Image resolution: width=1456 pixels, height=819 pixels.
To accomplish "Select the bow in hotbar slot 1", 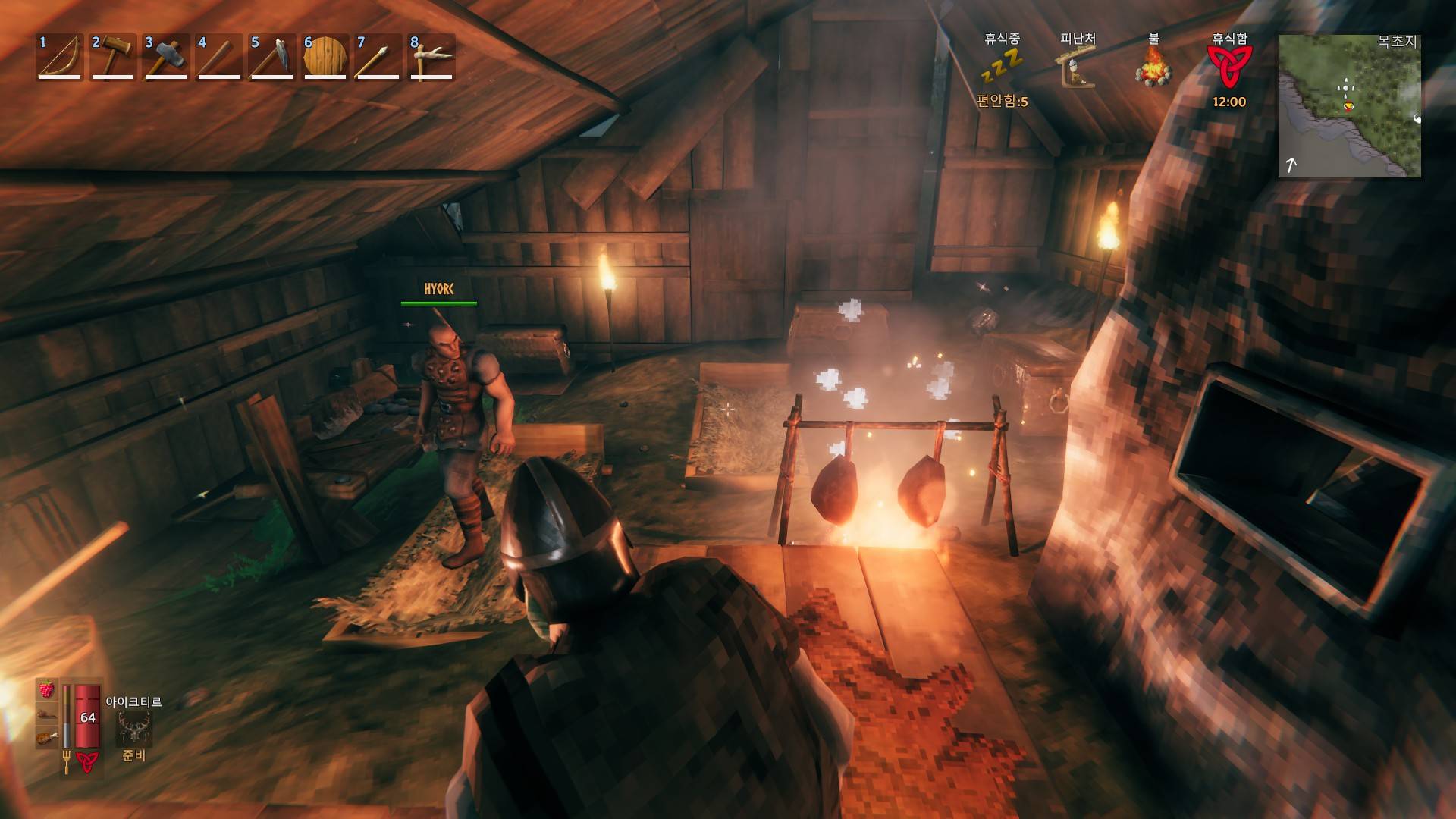I will pyautogui.click(x=59, y=56).
